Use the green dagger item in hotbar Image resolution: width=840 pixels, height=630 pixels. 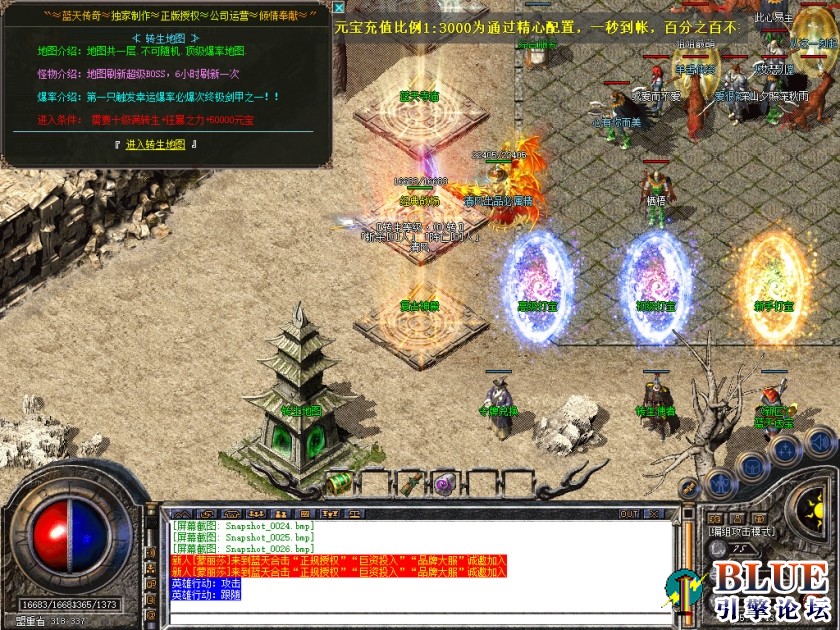[409, 484]
